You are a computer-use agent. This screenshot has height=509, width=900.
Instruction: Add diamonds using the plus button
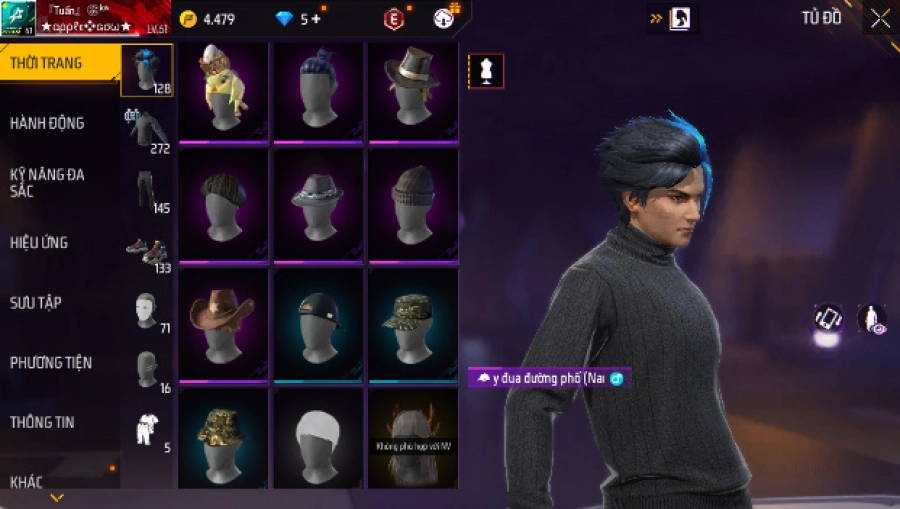pos(316,19)
